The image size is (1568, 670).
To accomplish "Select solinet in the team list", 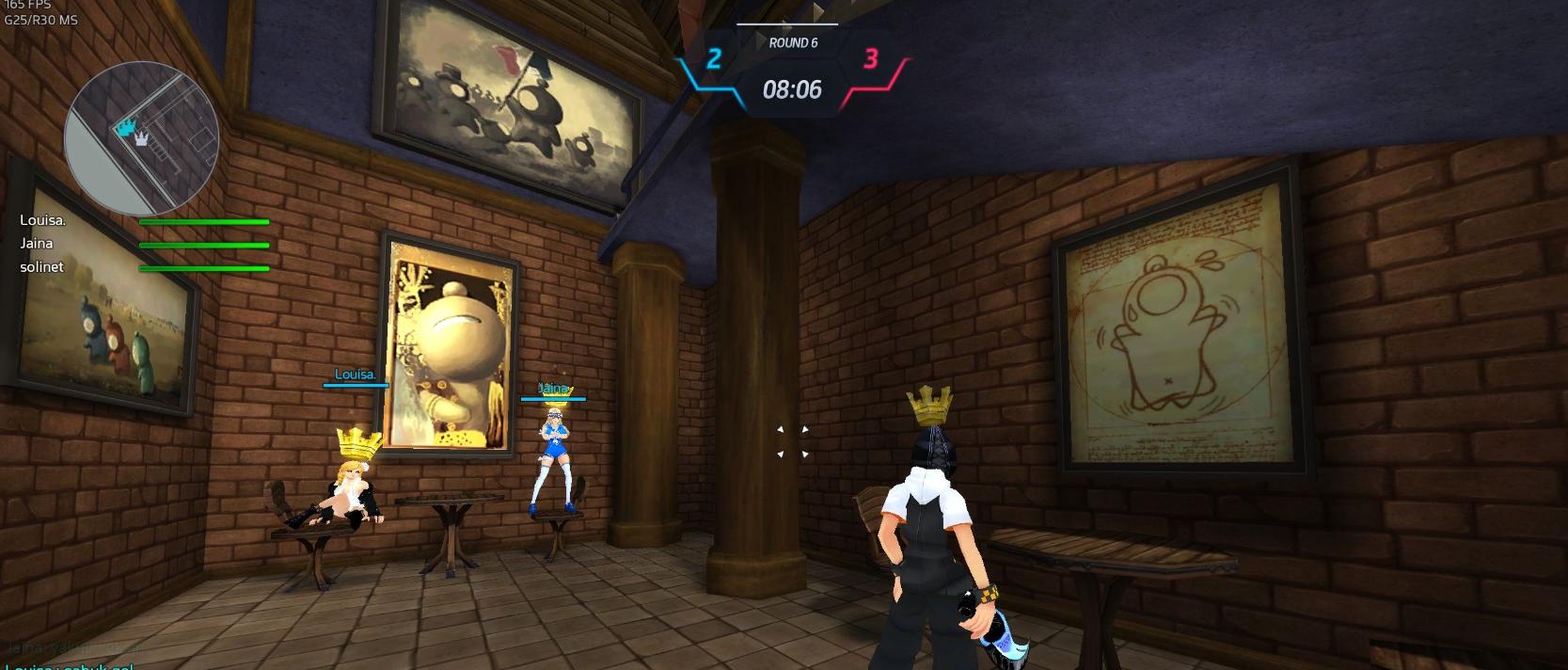I will click(42, 267).
